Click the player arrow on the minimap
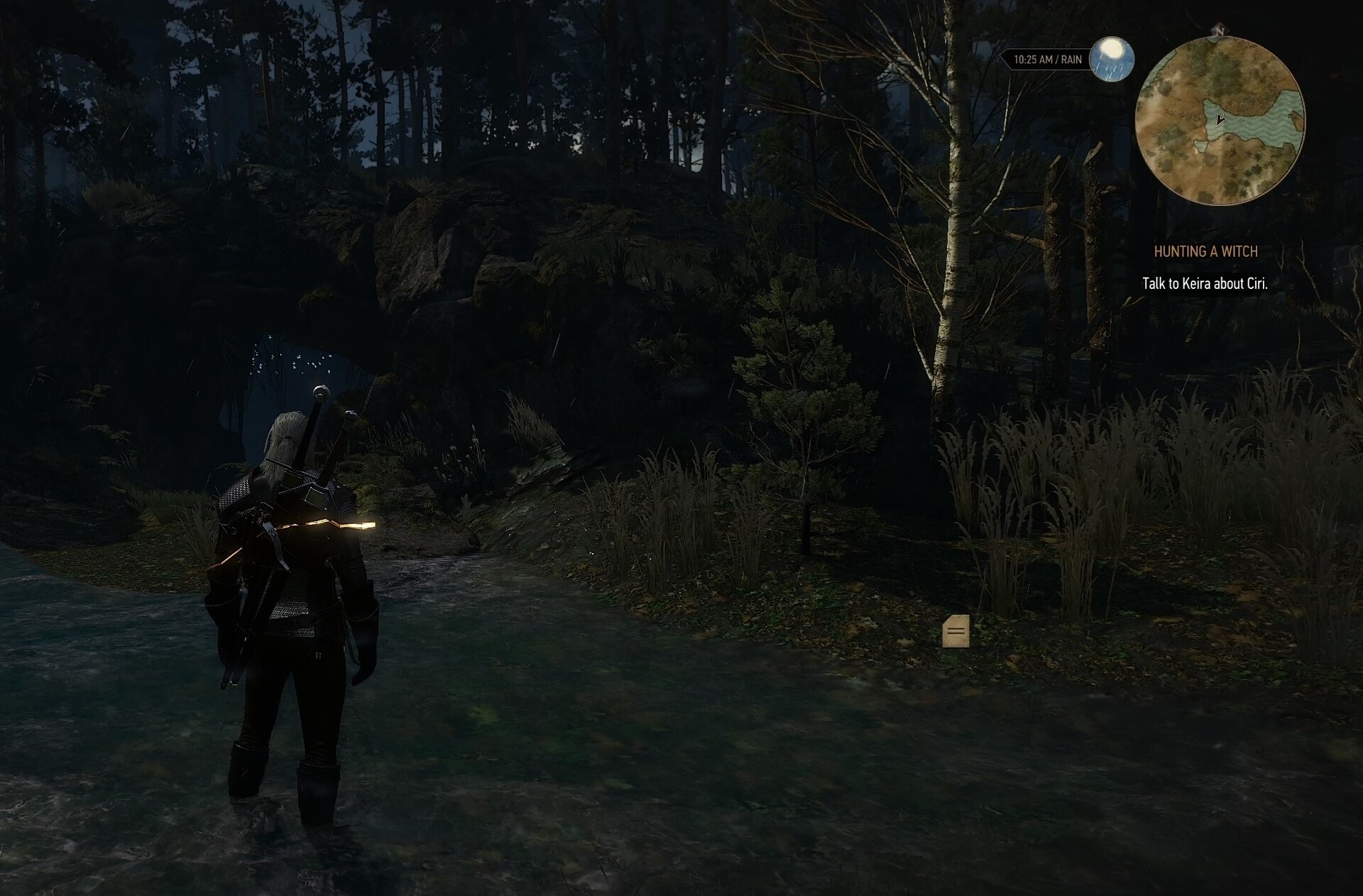The height and width of the screenshot is (896, 1363). (x=1220, y=119)
